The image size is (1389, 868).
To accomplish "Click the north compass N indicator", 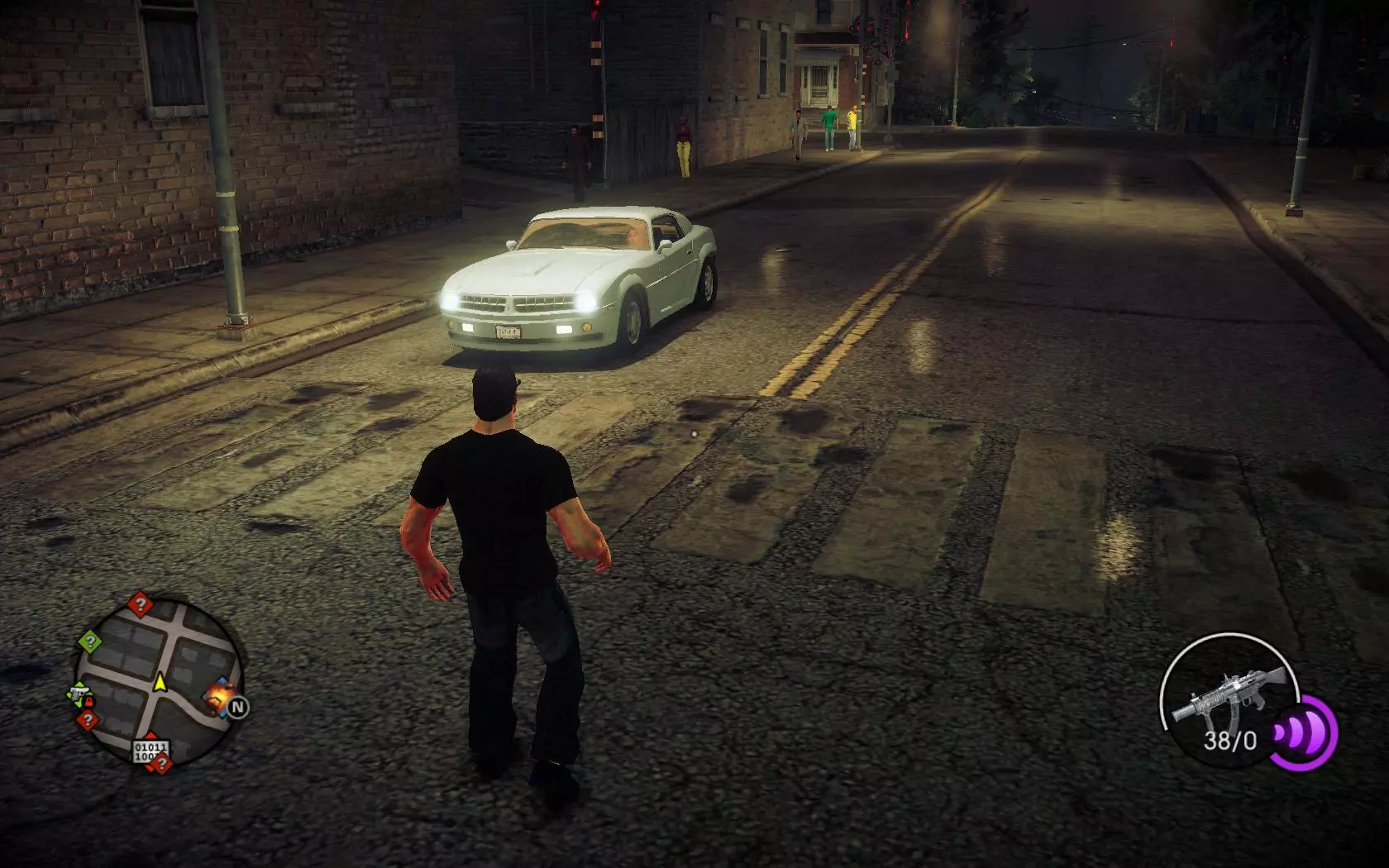I will point(238,708).
